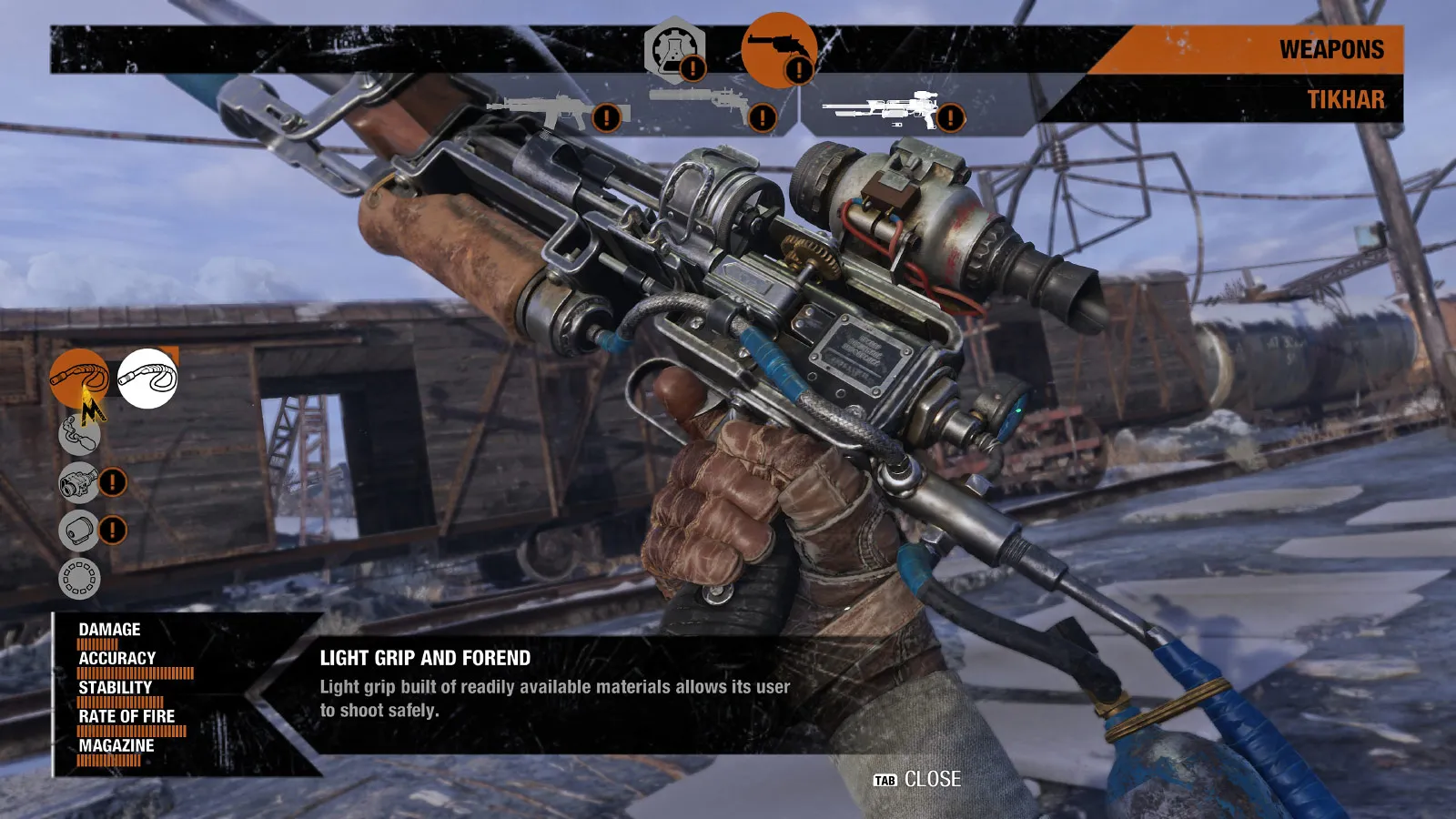
Task: Open the ring-shaped magazine attachment category
Action: pyautogui.click(x=80, y=578)
